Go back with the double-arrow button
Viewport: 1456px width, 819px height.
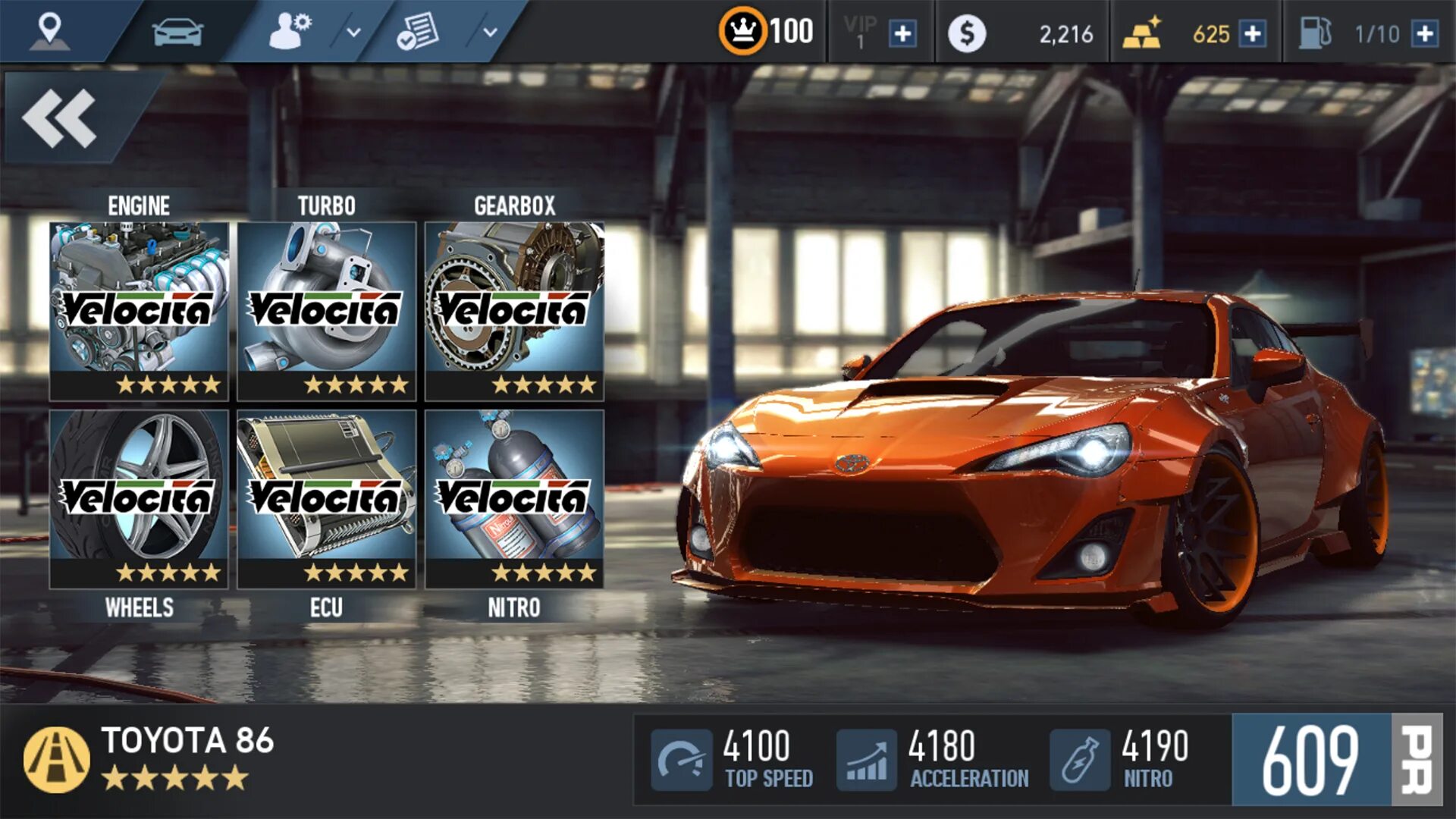coord(61,118)
